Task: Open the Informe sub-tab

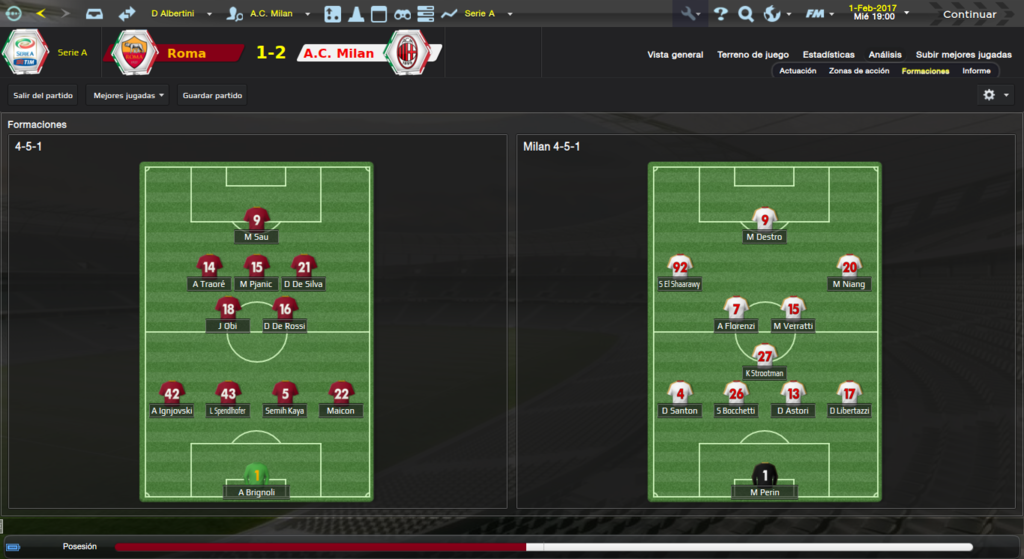Action: (x=976, y=71)
